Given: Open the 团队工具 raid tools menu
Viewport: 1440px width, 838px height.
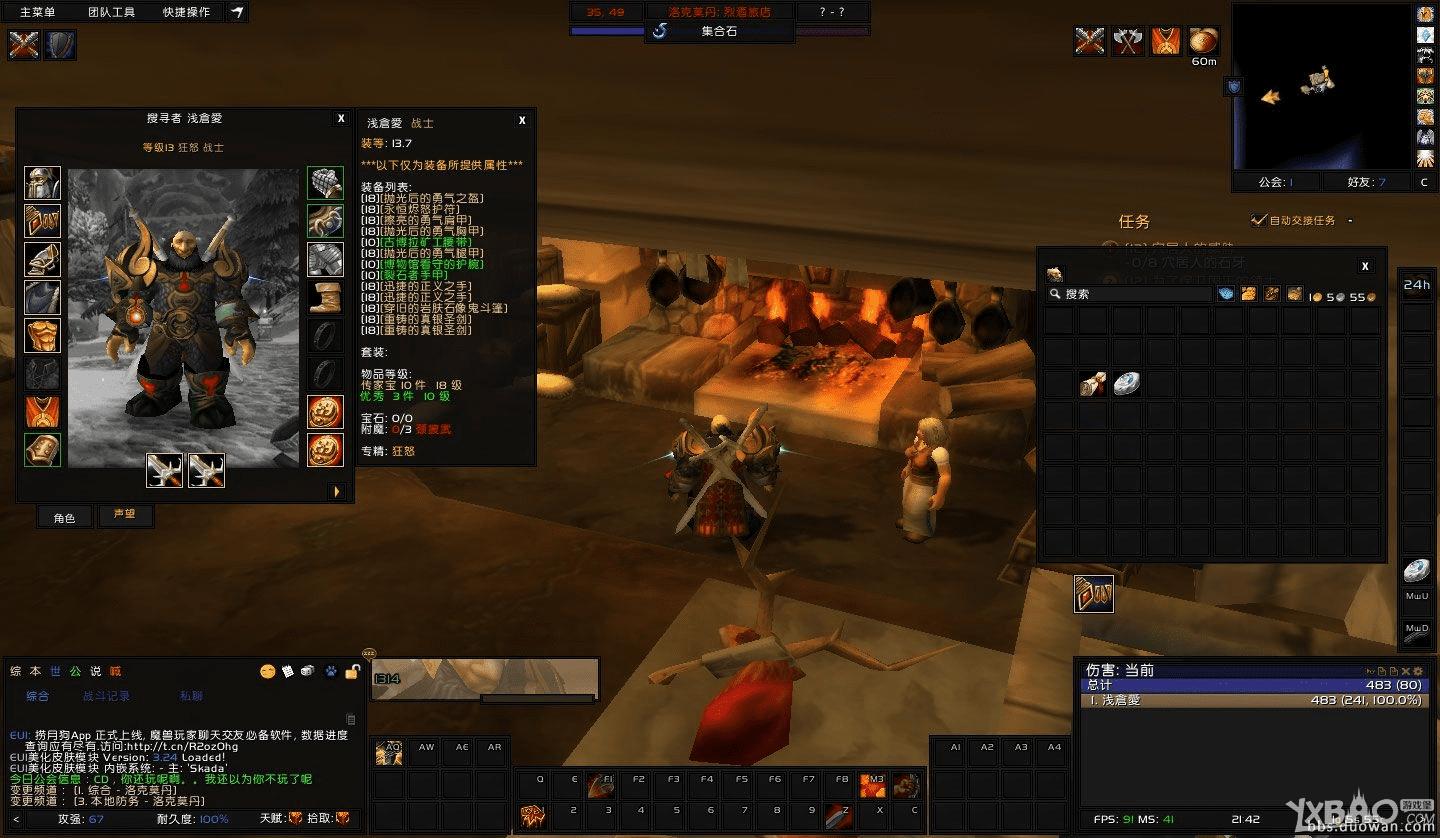Looking at the screenshot, I should click(110, 12).
